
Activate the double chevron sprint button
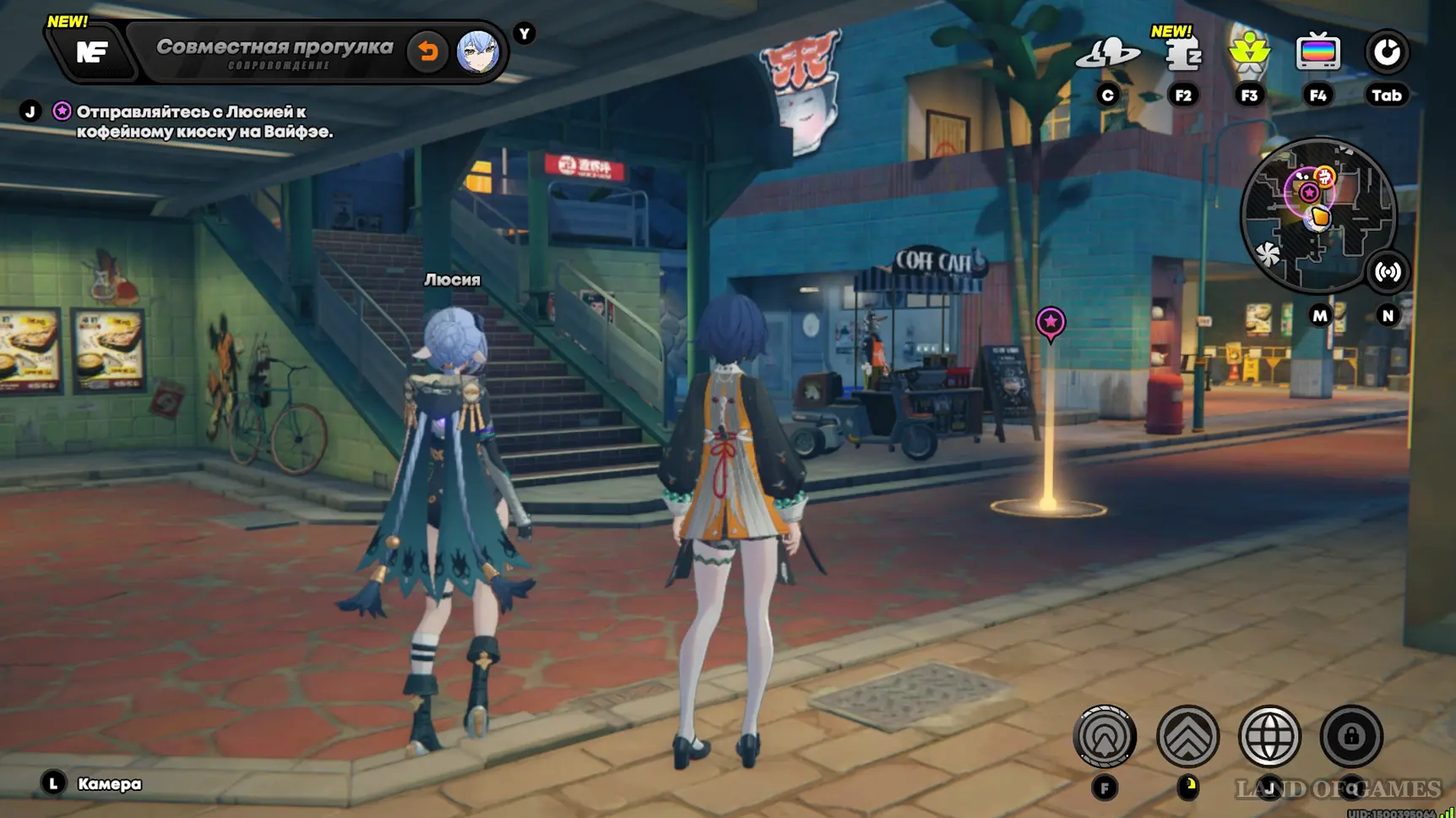click(1187, 737)
